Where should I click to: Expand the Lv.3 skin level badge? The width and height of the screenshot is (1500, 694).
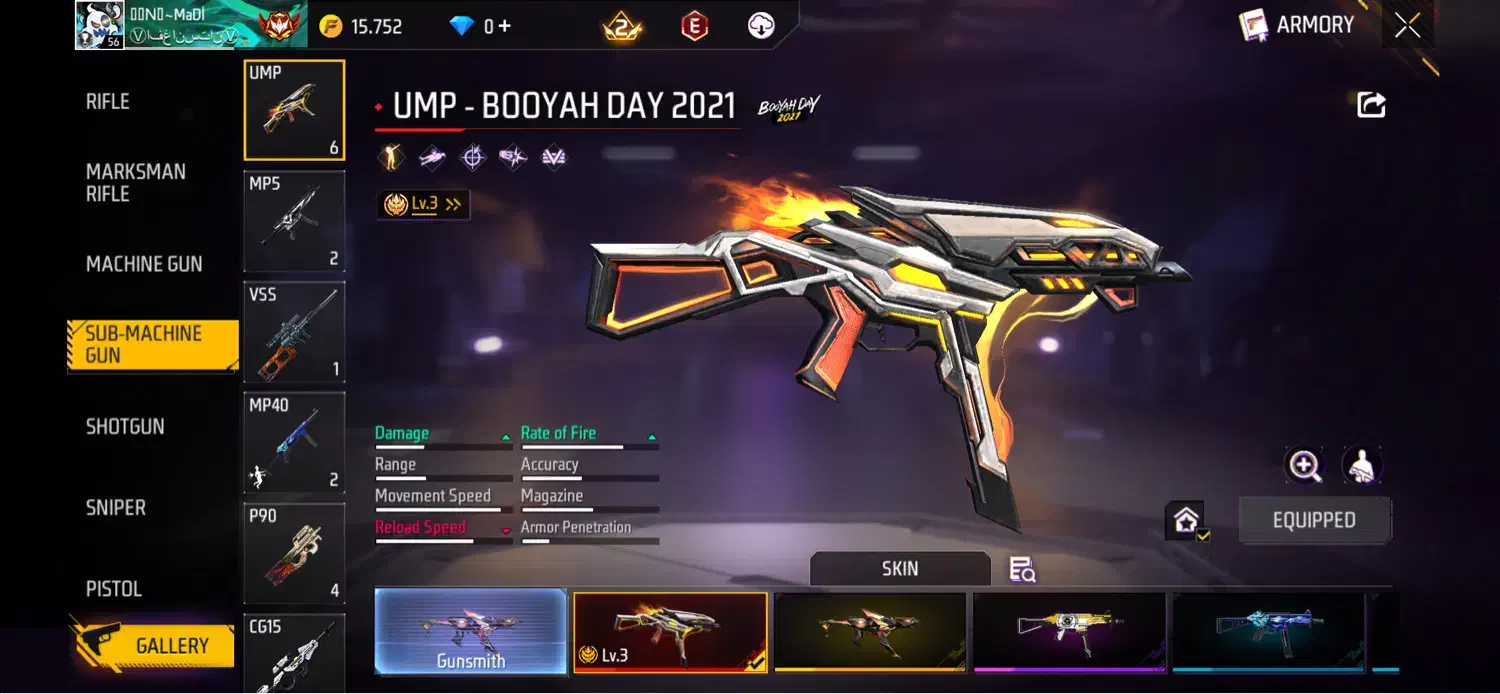[424, 204]
